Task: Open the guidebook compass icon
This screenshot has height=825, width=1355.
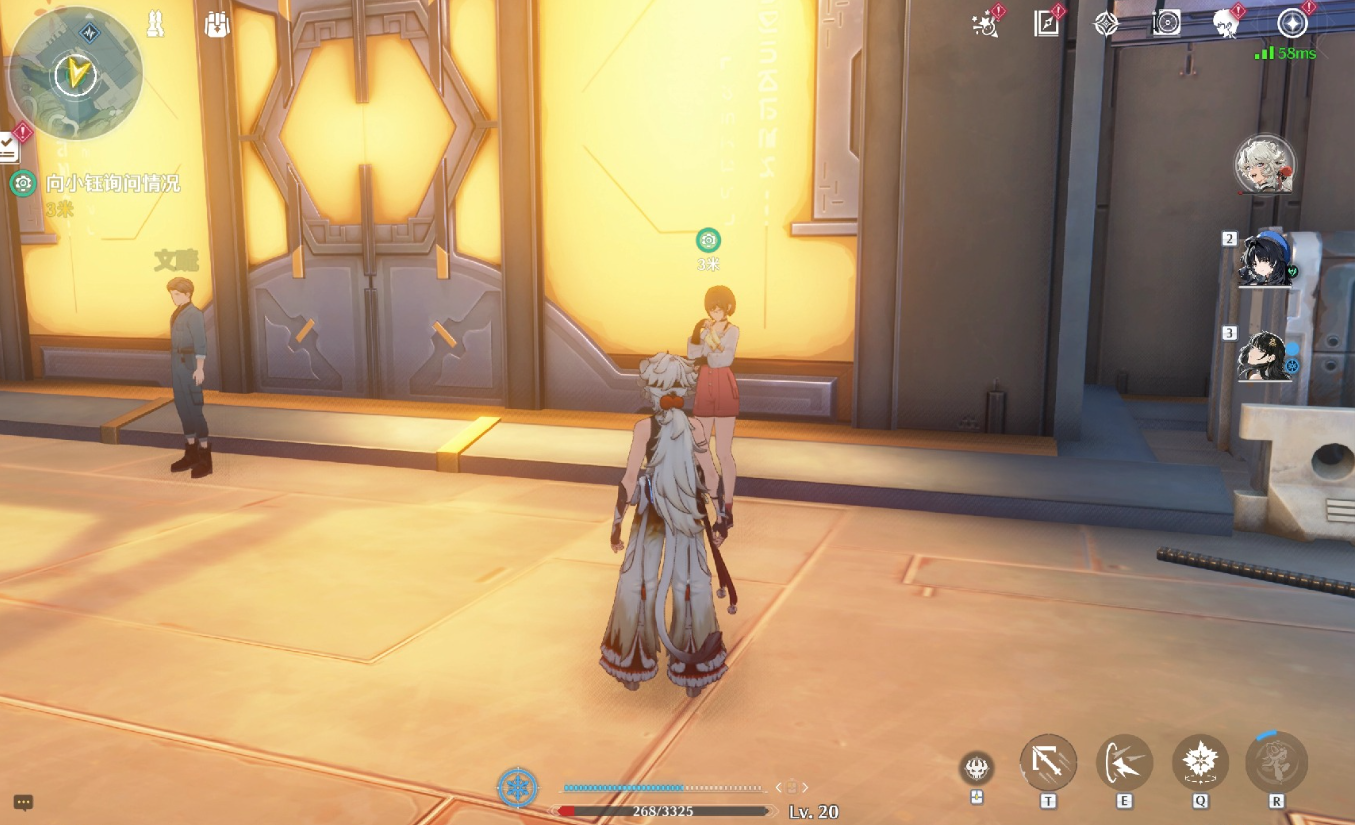Action: coord(1046,24)
